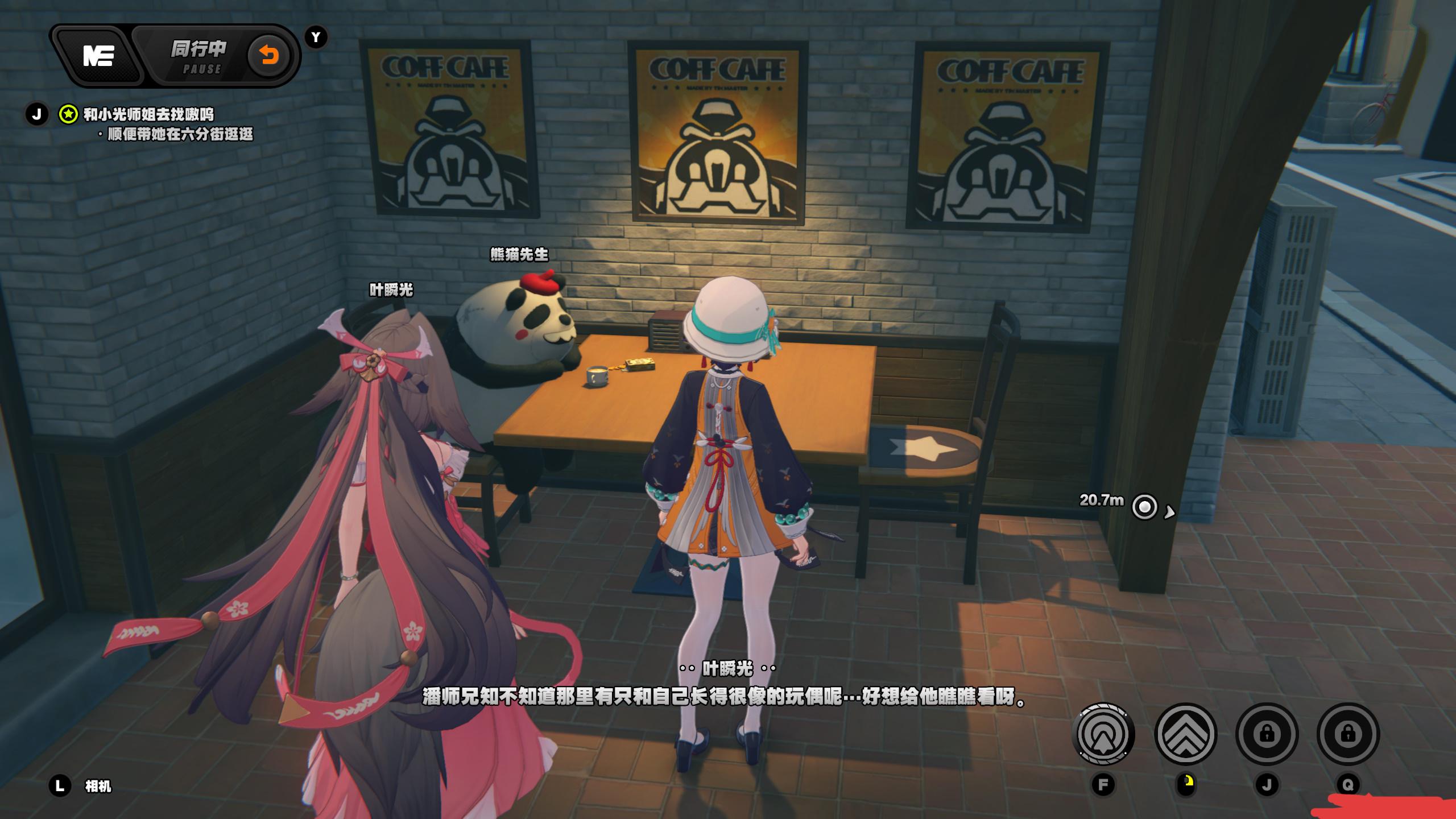Activate the circular arrow-with-rings action icon

point(1103,734)
